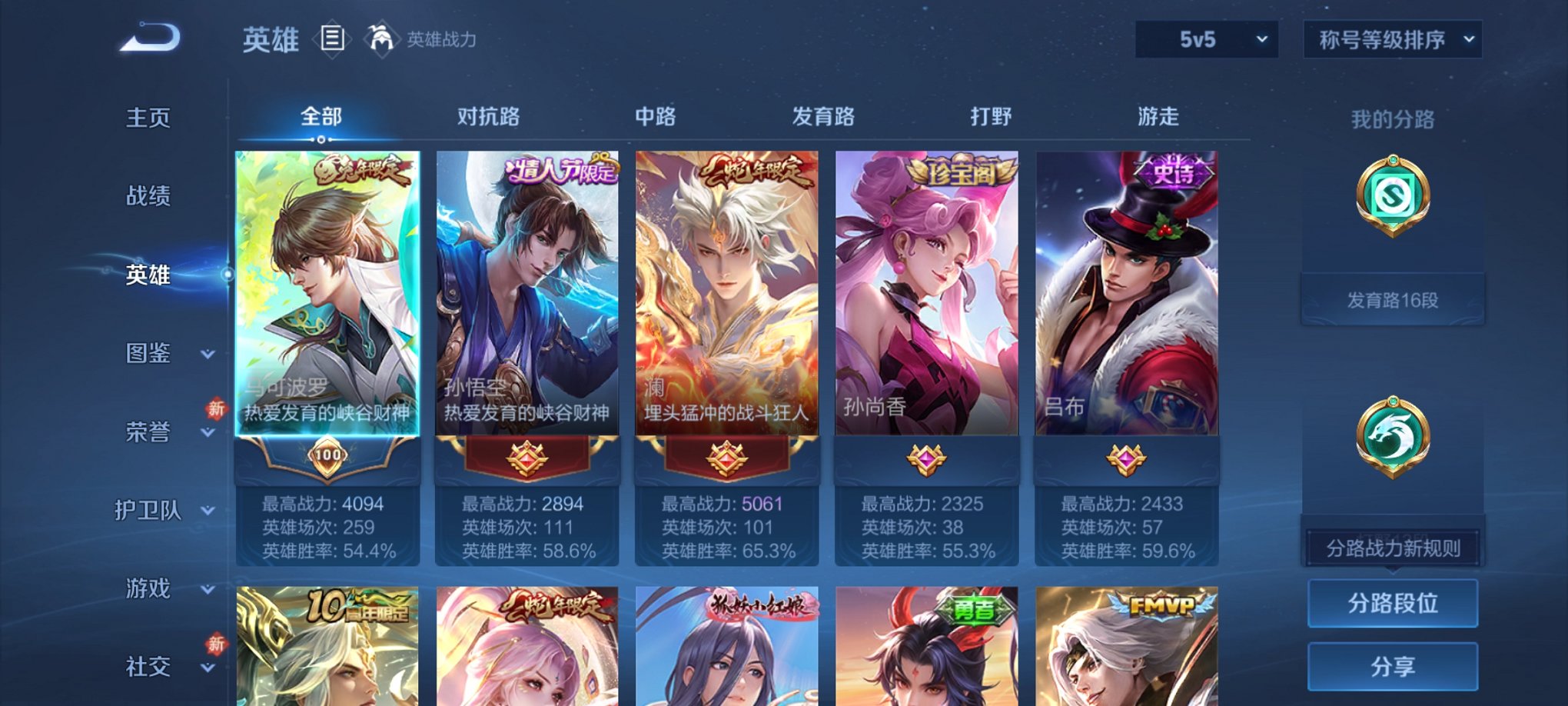Viewport: 1568px width, 706px height.
Task: Click the hero list document icon beside 英雄
Action: coord(331,40)
